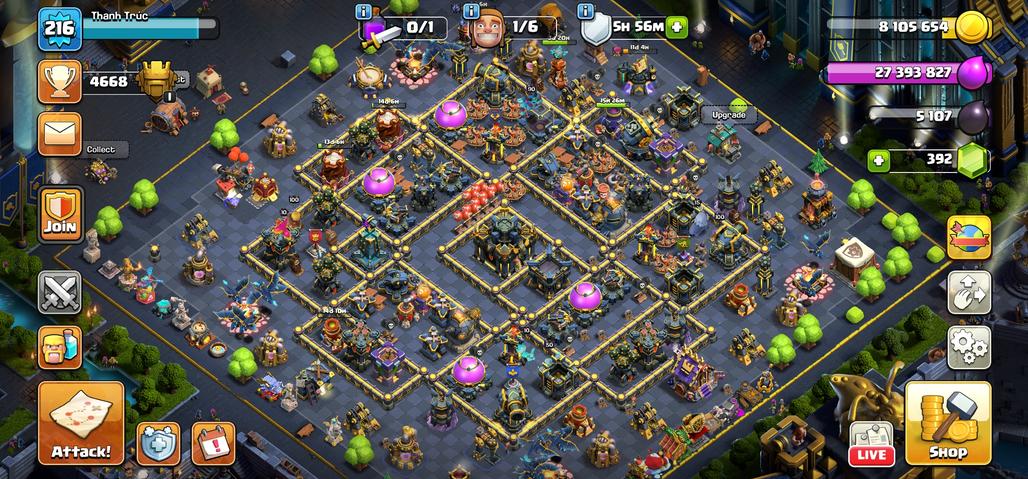Viewport: 1028px width, 479px height.
Task: Tap the Attack! button
Action: coord(81,422)
